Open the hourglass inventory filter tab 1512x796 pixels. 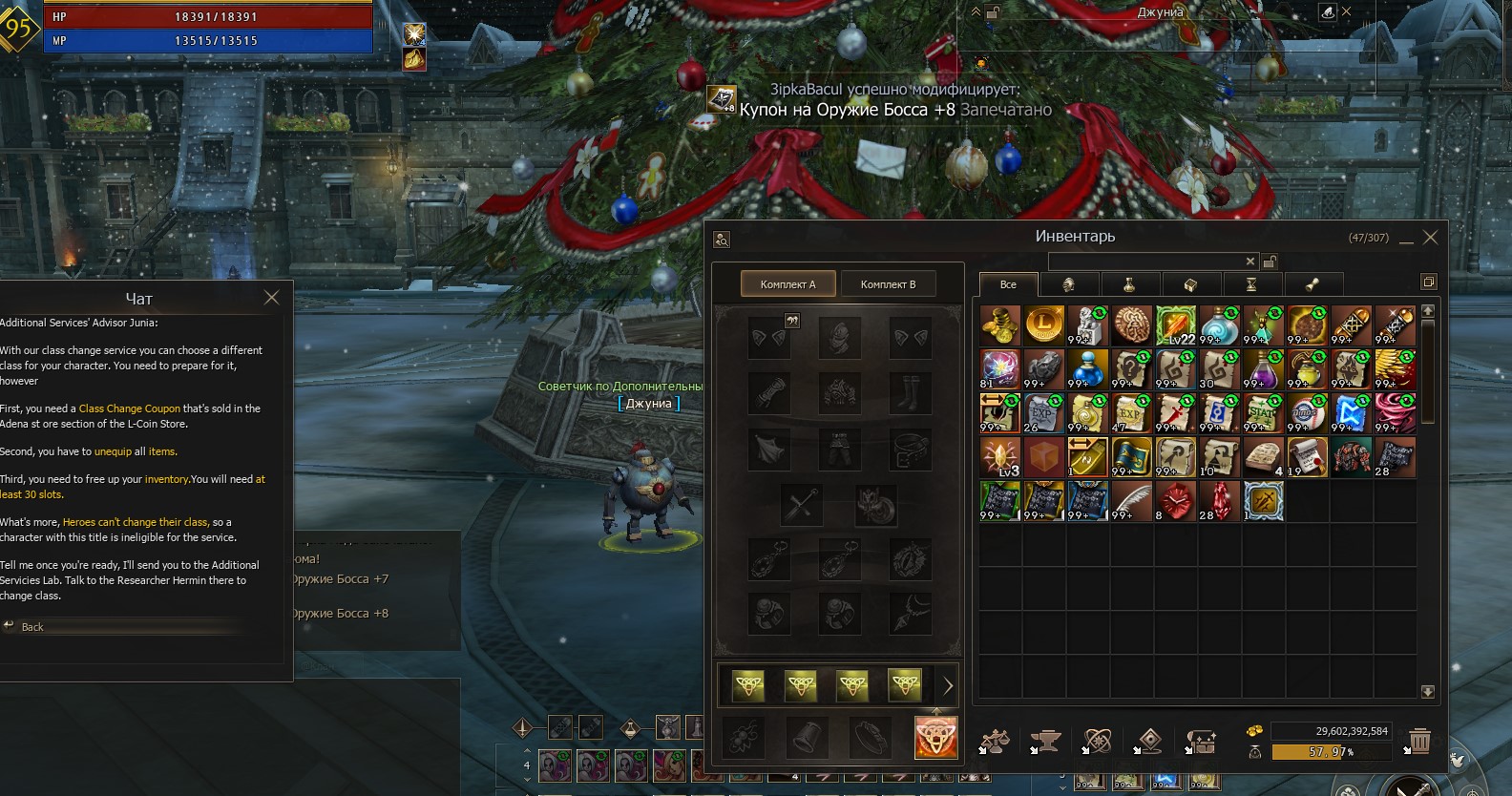pyautogui.click(x=1250, y=284)
